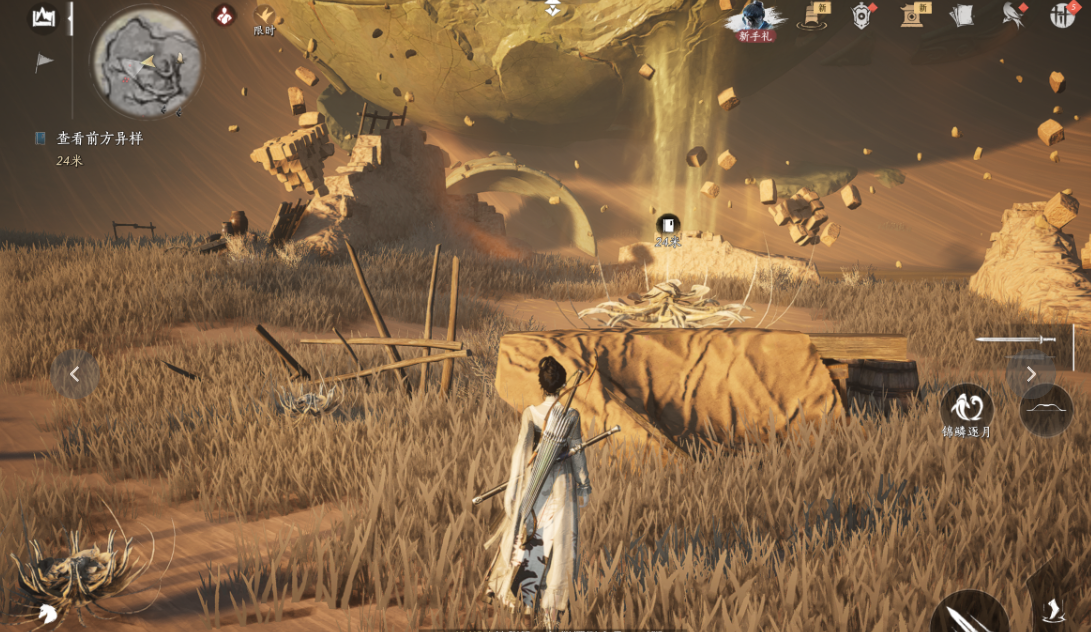Activate the 锦鳞逐月 skill

tap(966, 409)
